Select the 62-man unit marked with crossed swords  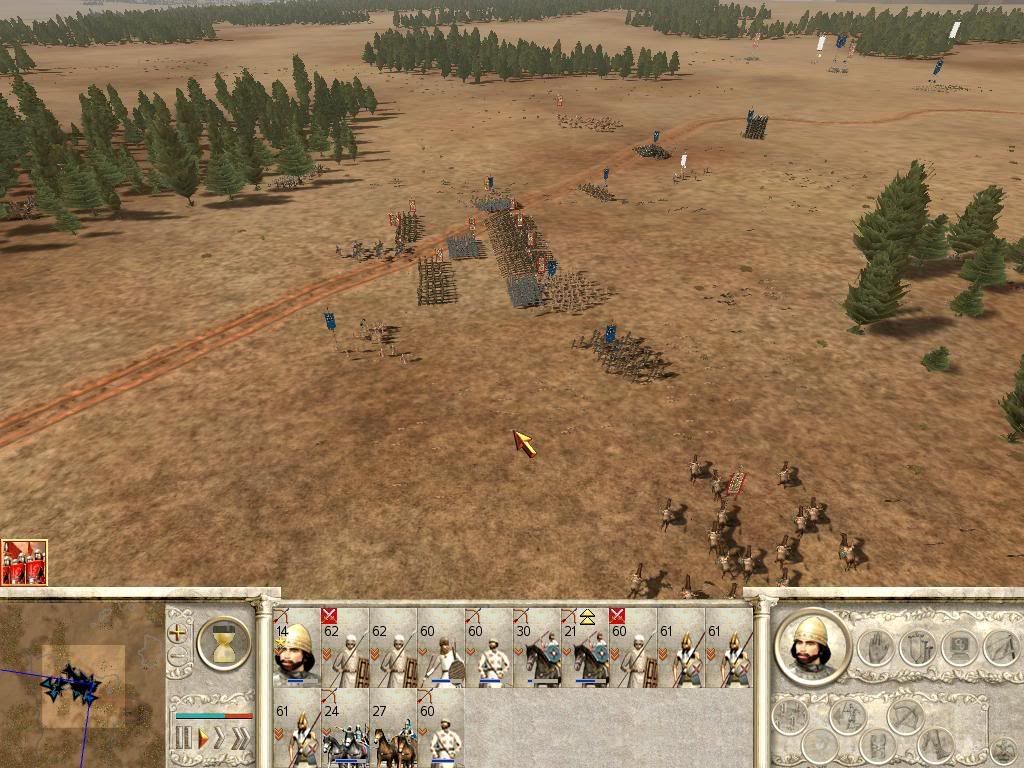point(344,647)
